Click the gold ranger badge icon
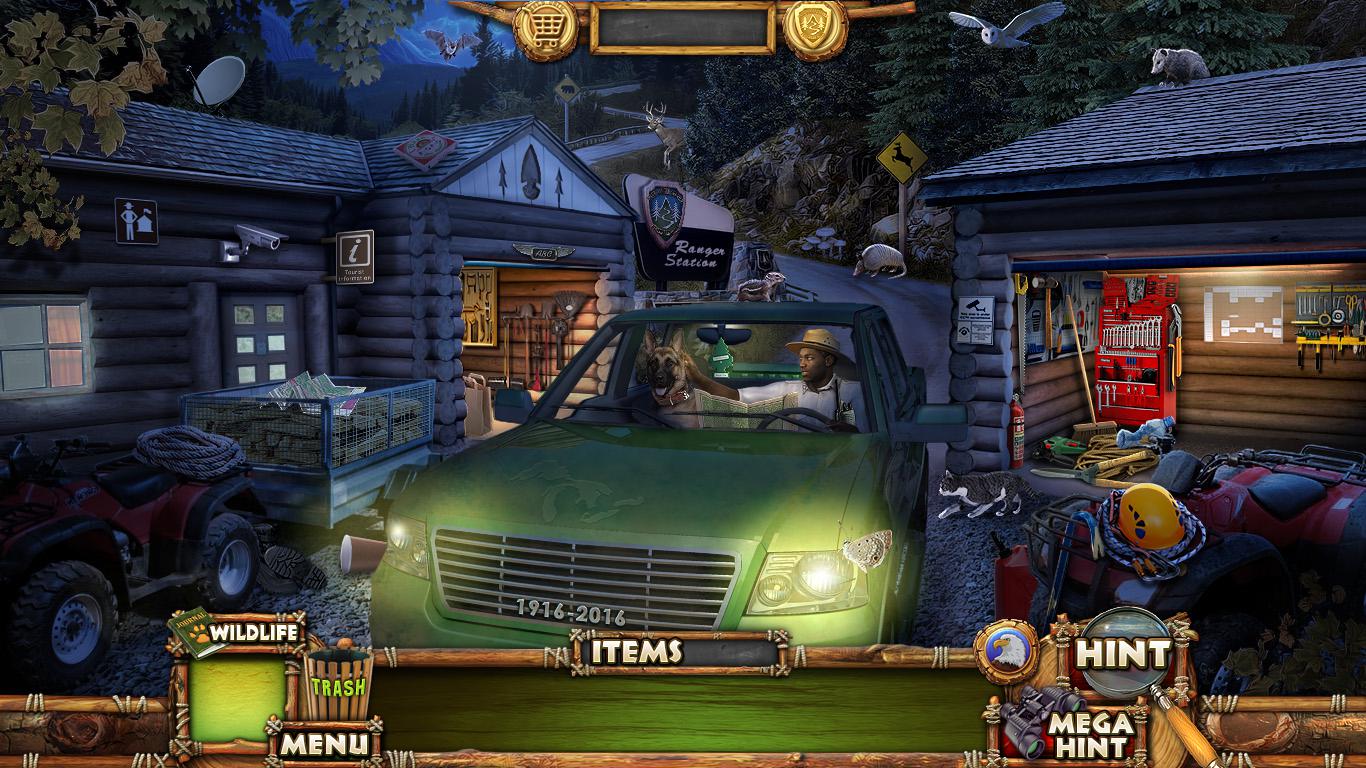 tap(815, 29)
